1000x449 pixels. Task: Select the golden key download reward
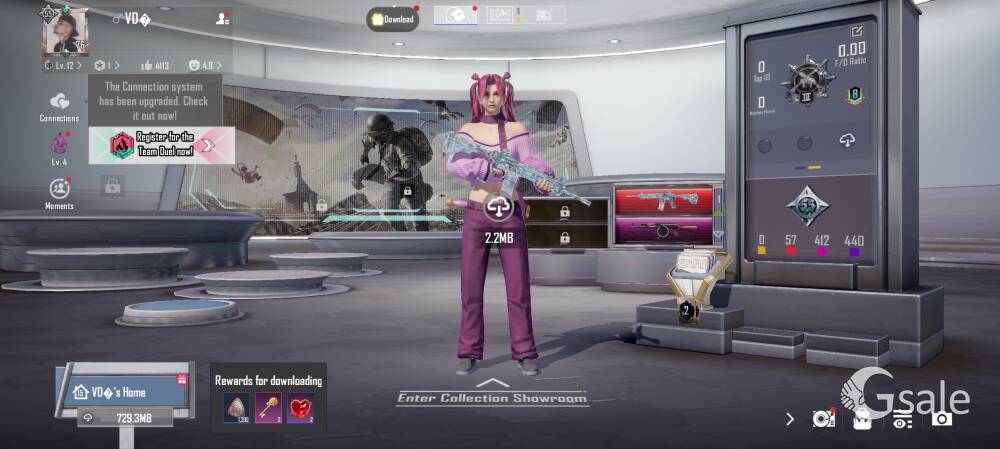[x=268, y=407]
